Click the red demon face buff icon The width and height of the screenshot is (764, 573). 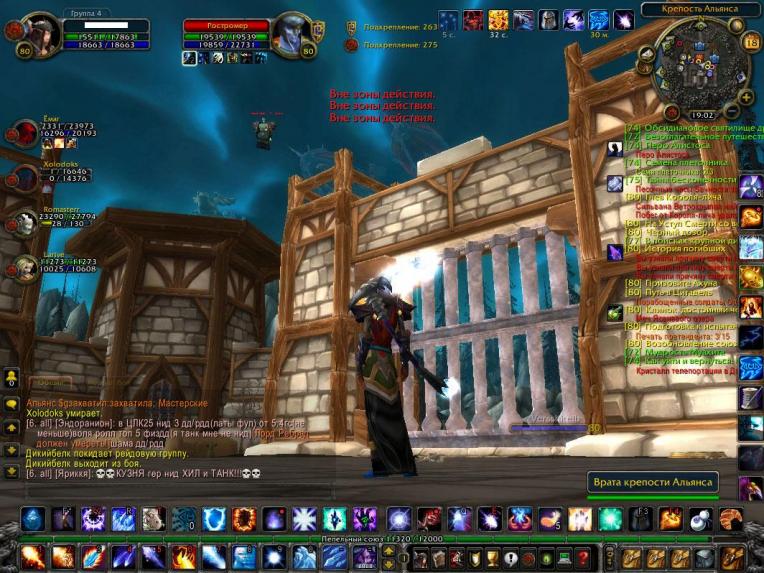pos(473,20)
